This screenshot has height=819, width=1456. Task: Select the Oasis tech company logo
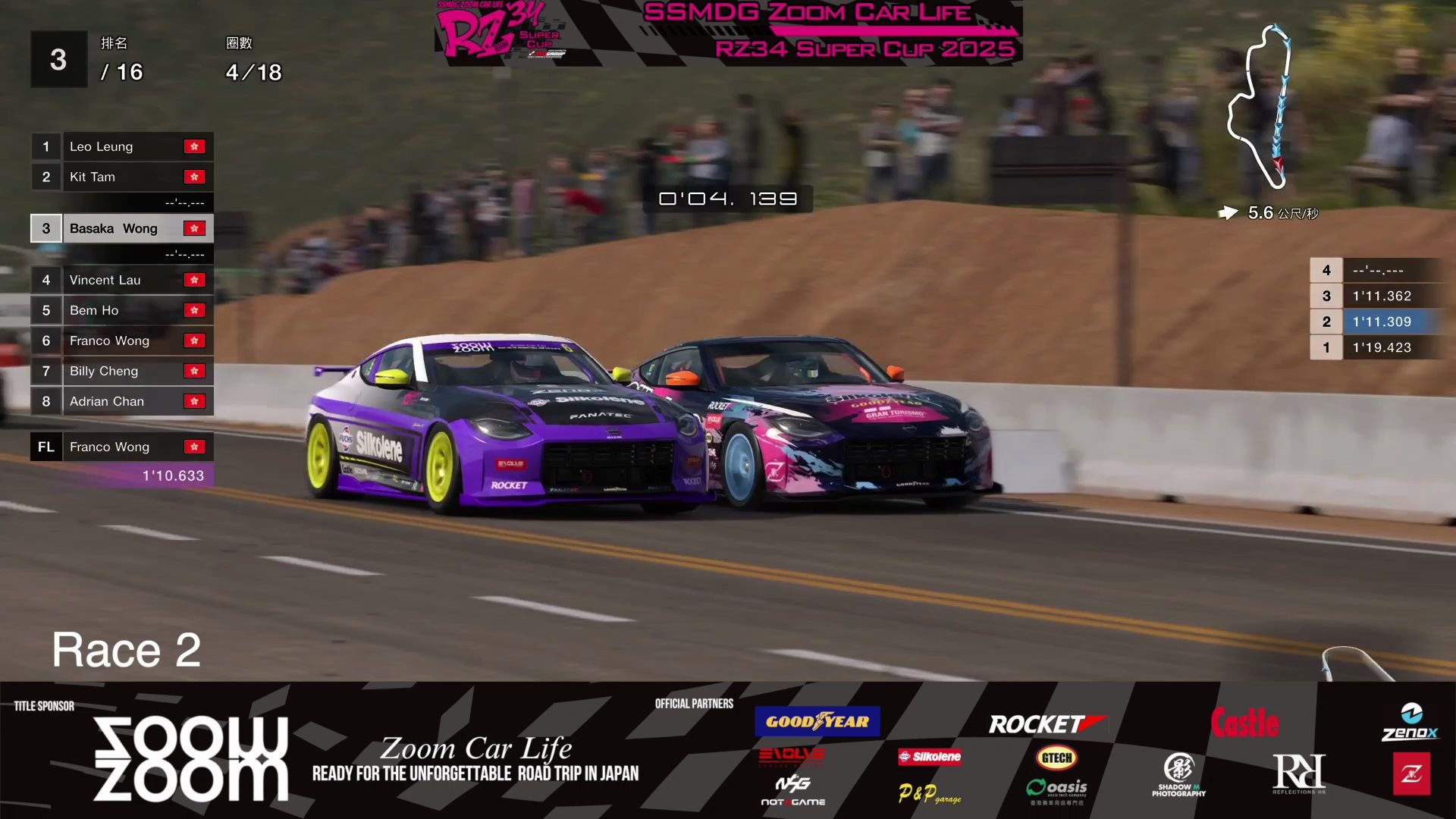point(1056,787)
